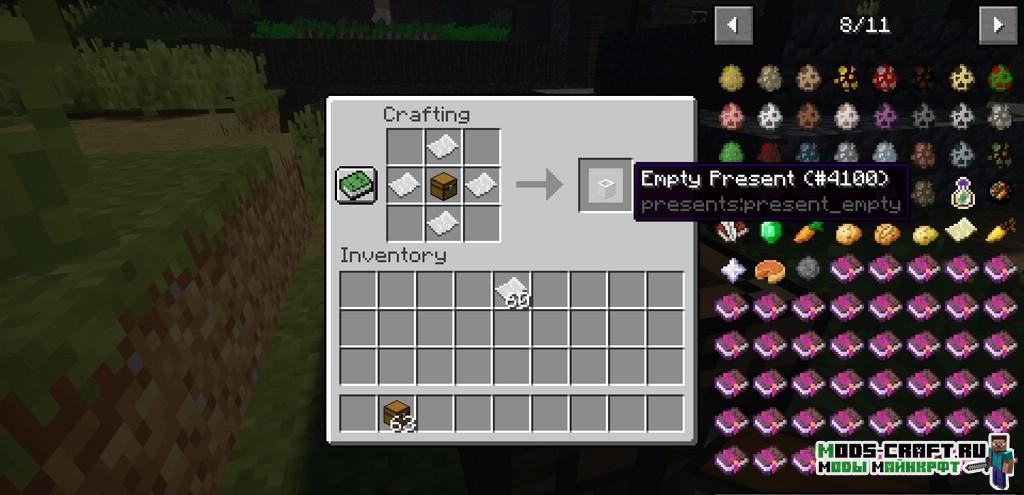The image size is (1024, 495).
Task: Select the paper below the chest
Action: (x=443, y=221)
